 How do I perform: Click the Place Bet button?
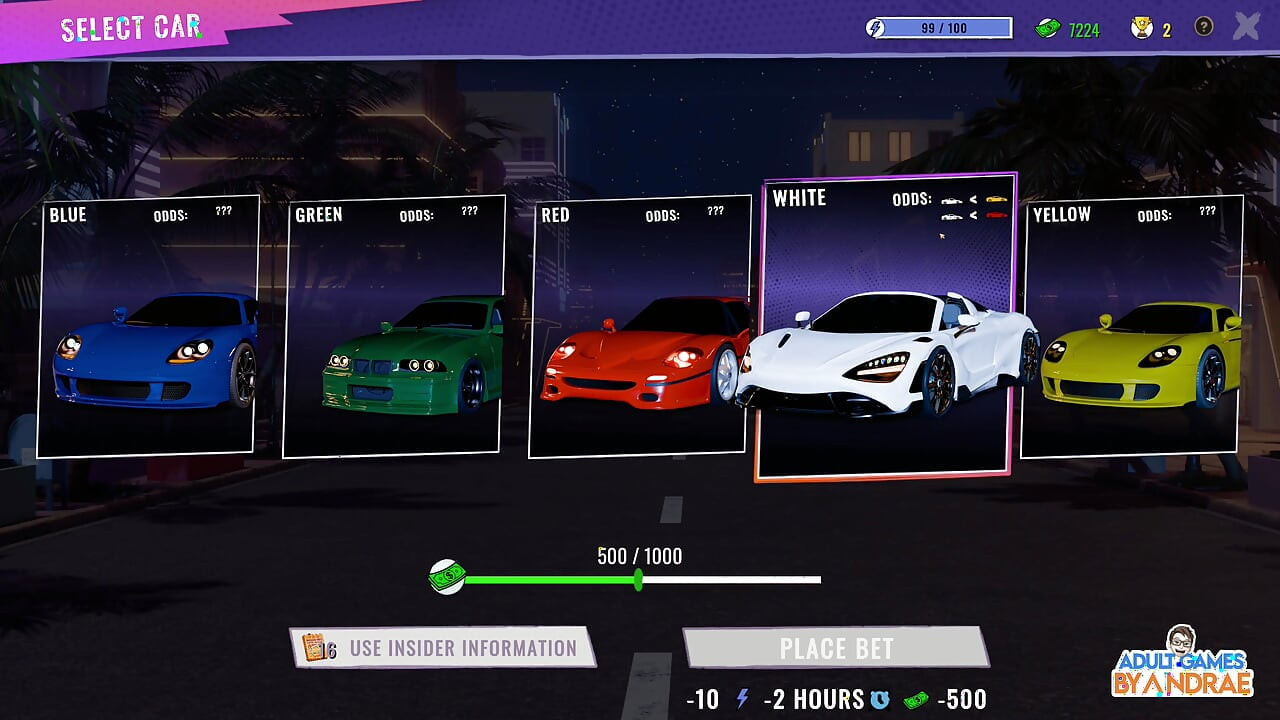point(836,648)
